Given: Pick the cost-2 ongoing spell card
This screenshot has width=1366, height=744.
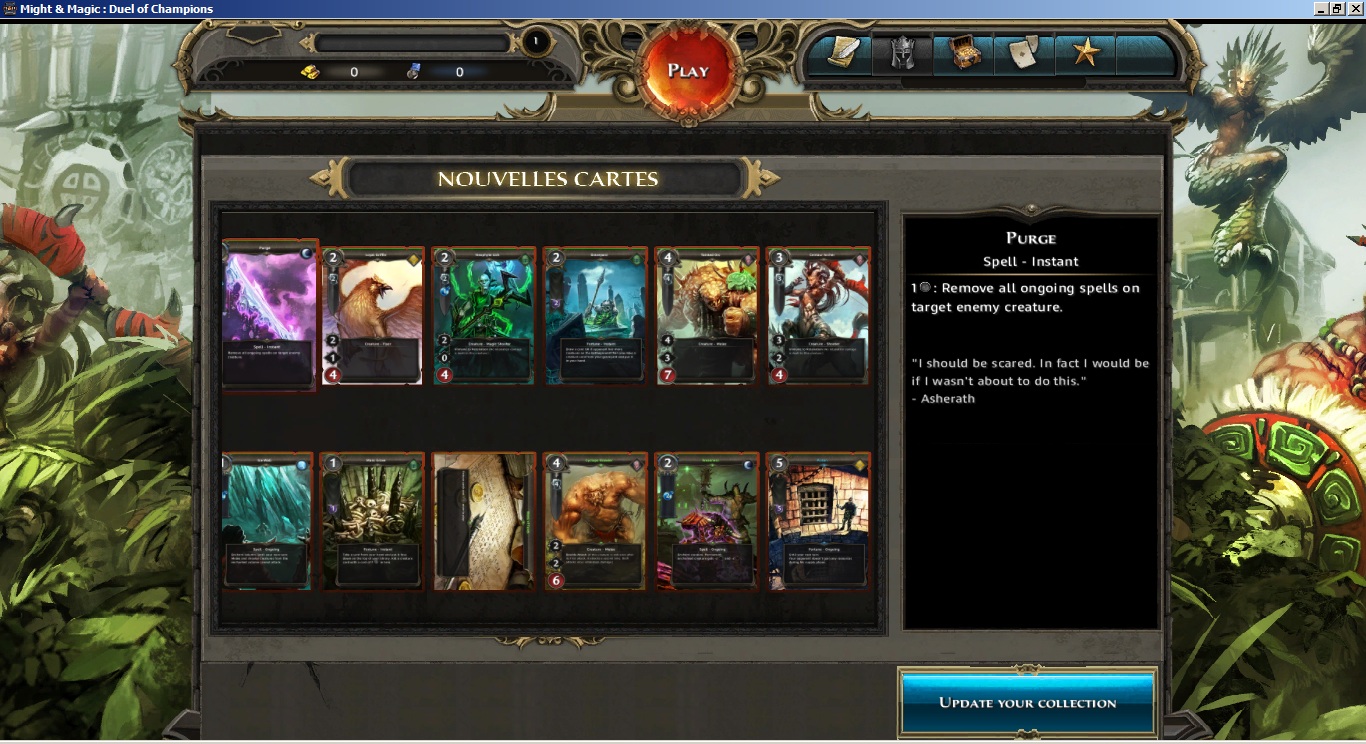Looking at the screenshot, I should coord(707,521).
